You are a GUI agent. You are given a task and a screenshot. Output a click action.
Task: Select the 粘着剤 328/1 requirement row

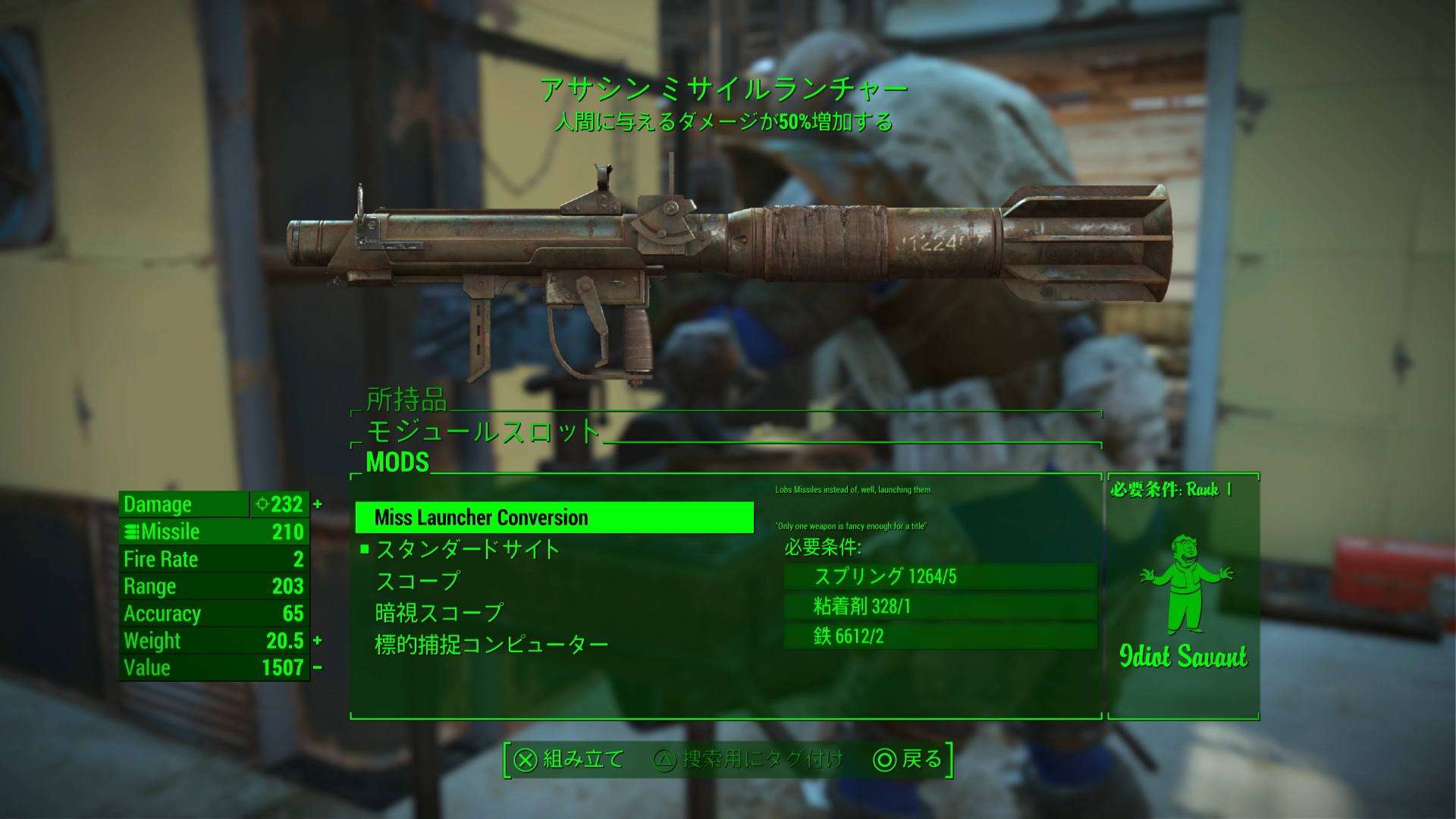(940, 606)
